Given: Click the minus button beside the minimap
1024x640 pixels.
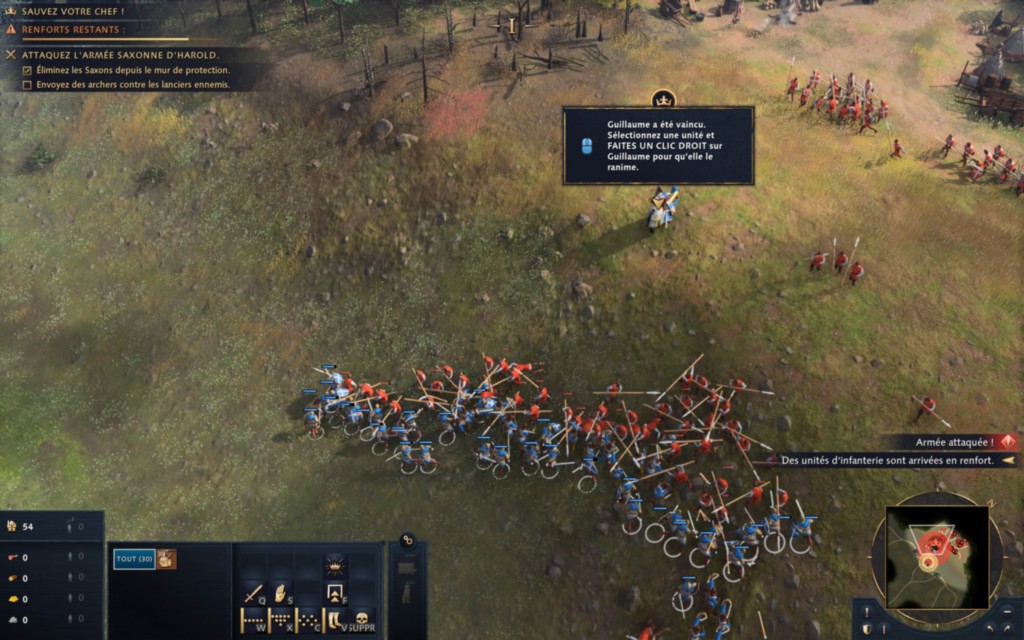Looking at the screenshot, I should (1008, 611).
